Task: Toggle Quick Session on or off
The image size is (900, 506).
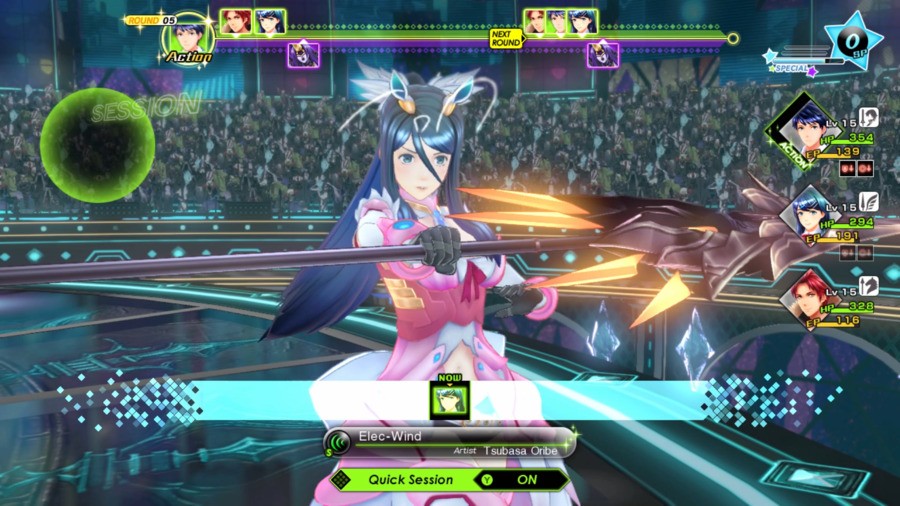Action: 450,479
